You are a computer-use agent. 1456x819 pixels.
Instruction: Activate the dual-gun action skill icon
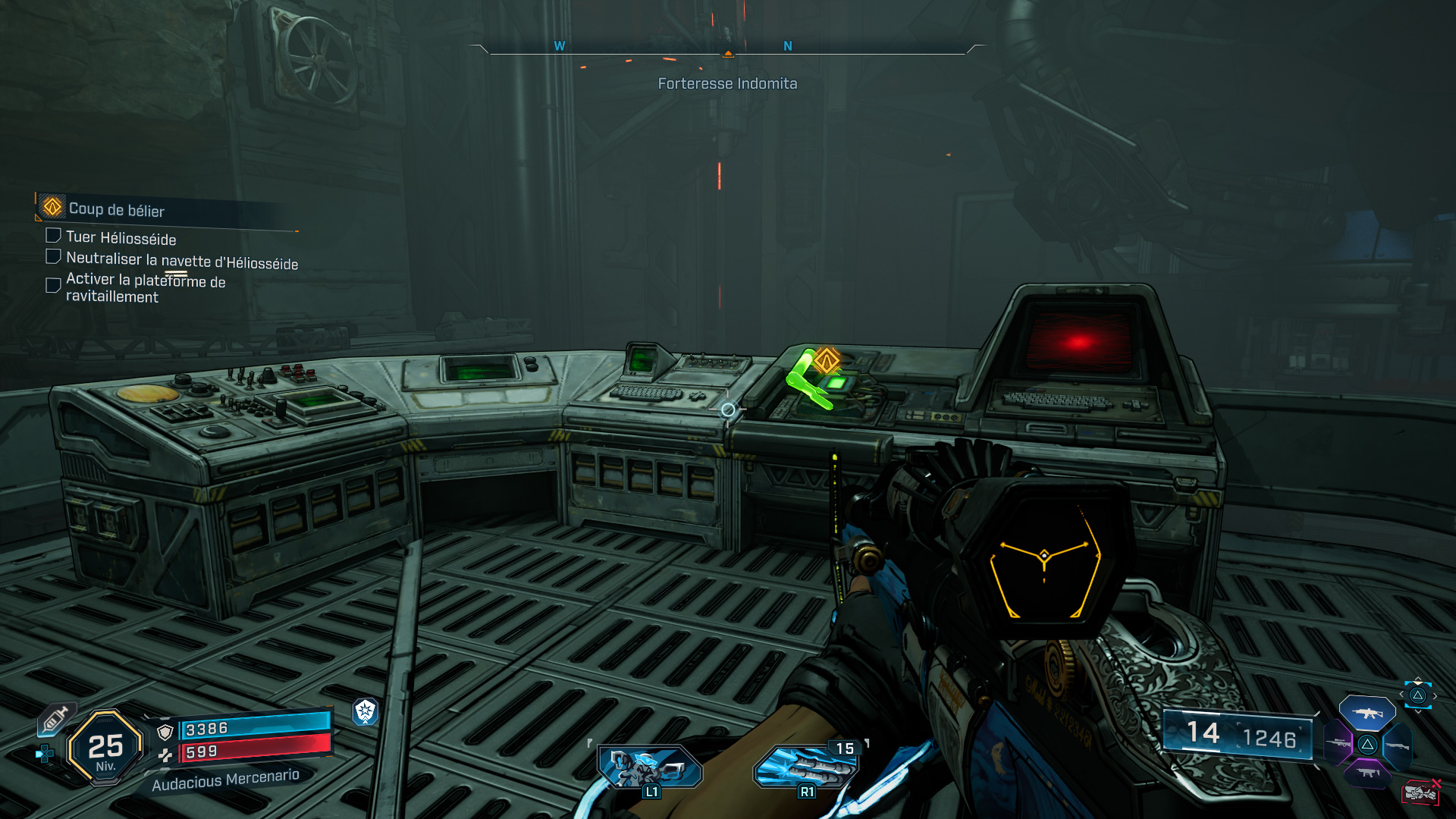pyautogui.click(x=649, y=767)
